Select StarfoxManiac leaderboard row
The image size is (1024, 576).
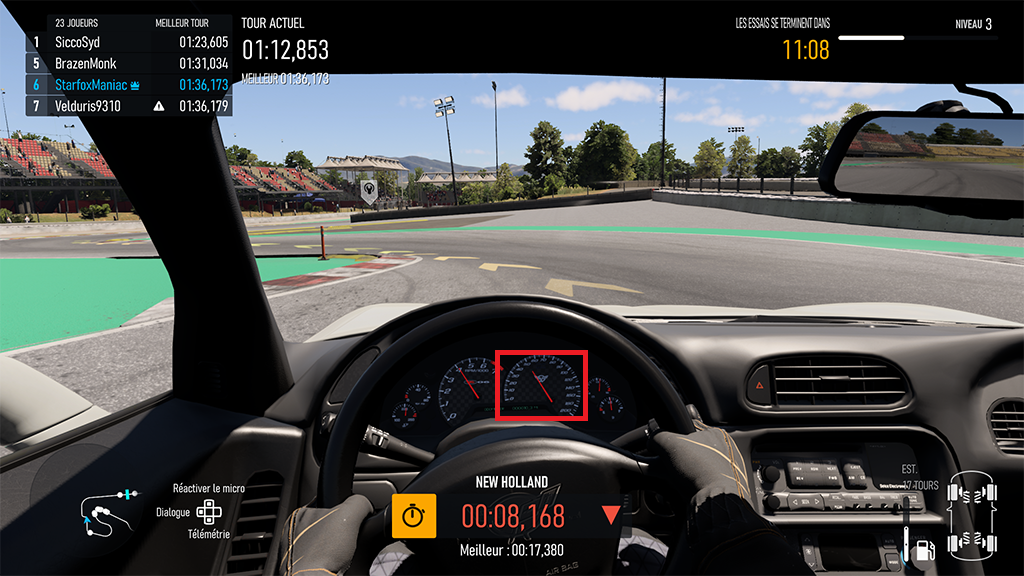[130, 84]
